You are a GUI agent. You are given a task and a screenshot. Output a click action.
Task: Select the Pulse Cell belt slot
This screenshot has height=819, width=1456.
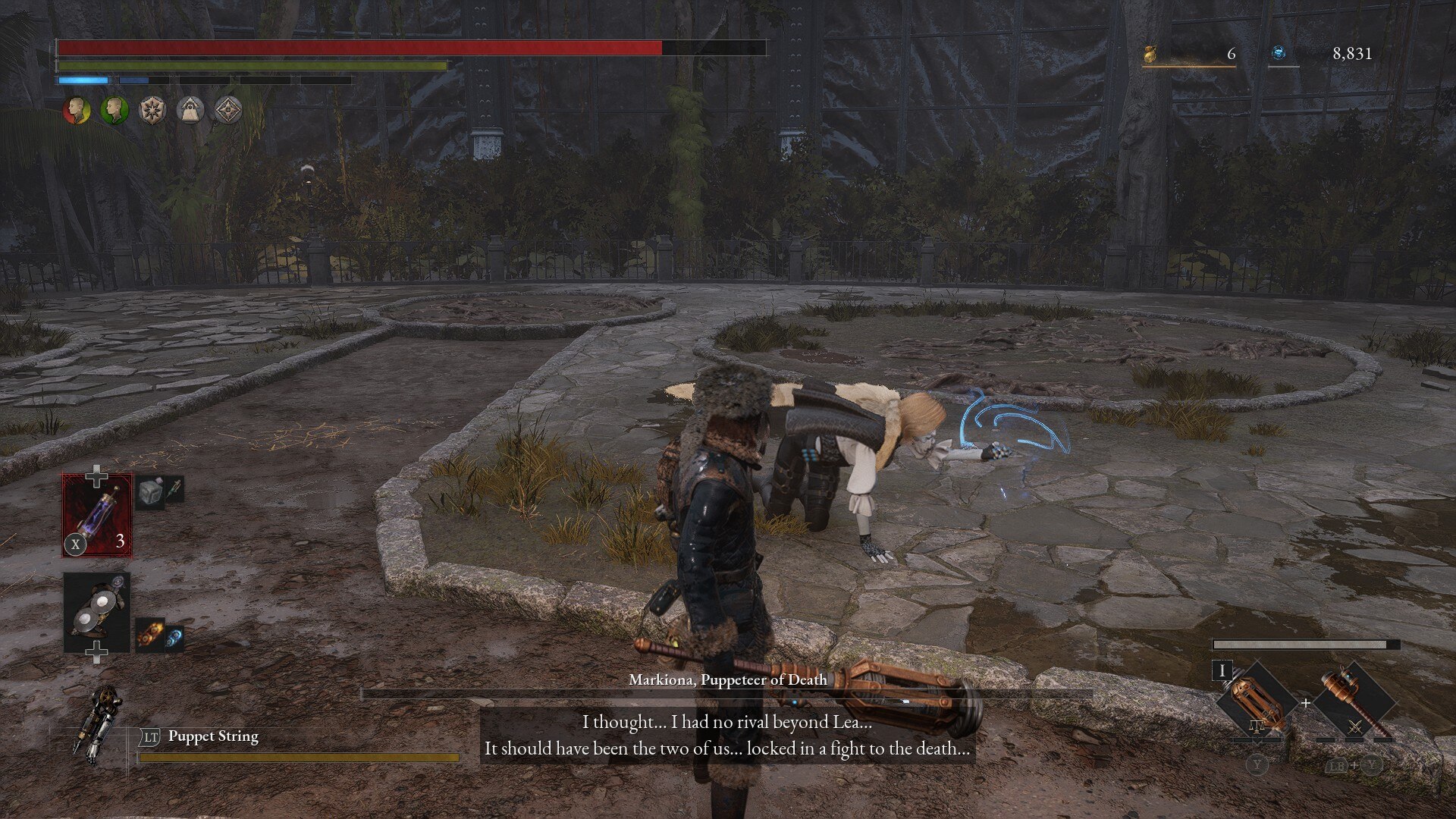[97, 515]
